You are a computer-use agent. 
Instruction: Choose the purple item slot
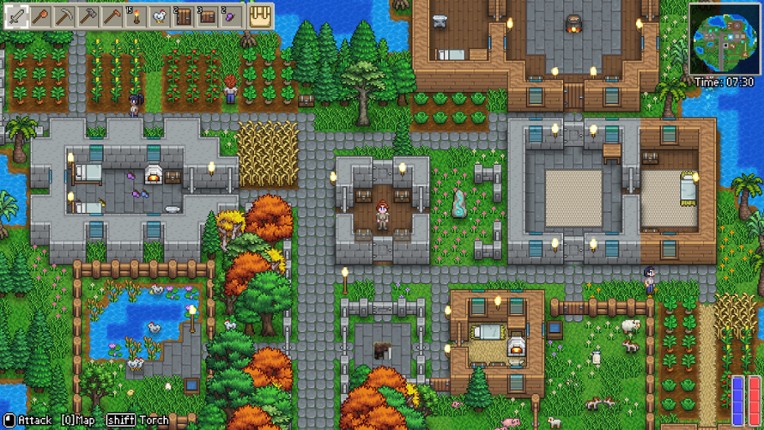point(231,16)
